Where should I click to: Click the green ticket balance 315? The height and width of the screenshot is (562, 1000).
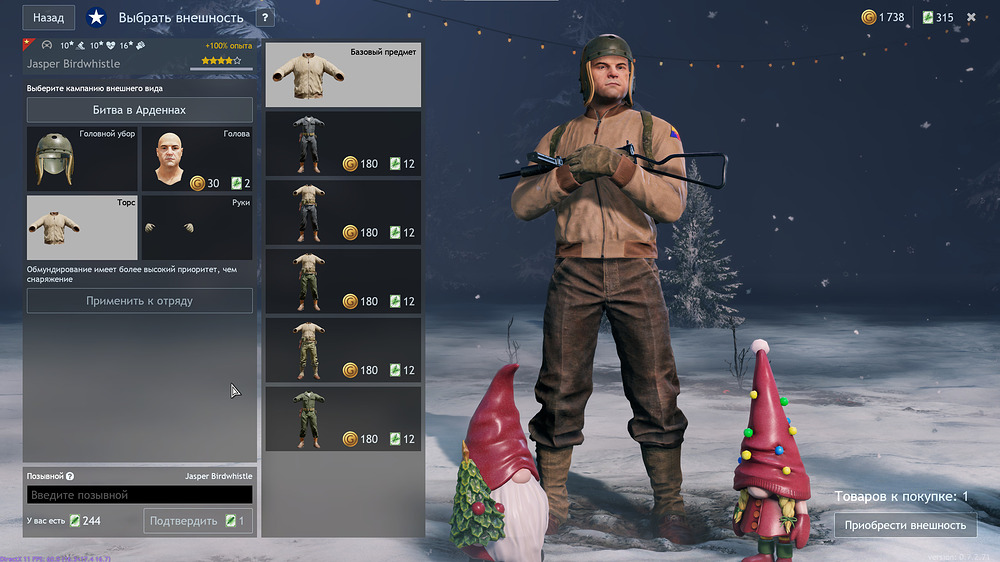pos(937,17)
